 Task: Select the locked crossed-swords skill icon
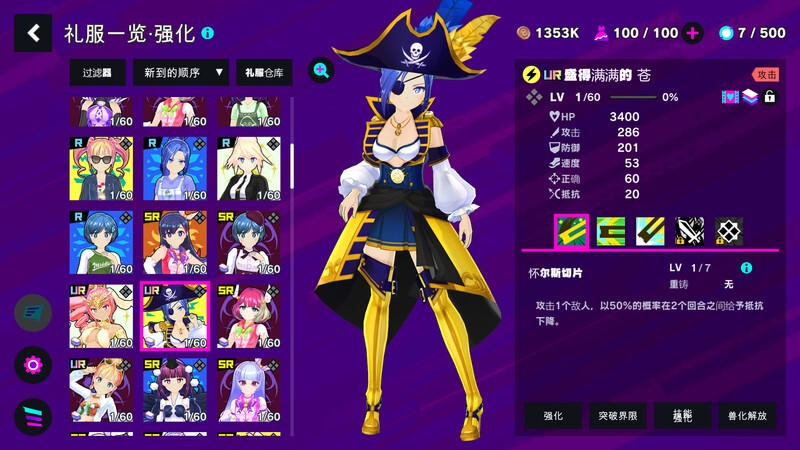(690, 232)
